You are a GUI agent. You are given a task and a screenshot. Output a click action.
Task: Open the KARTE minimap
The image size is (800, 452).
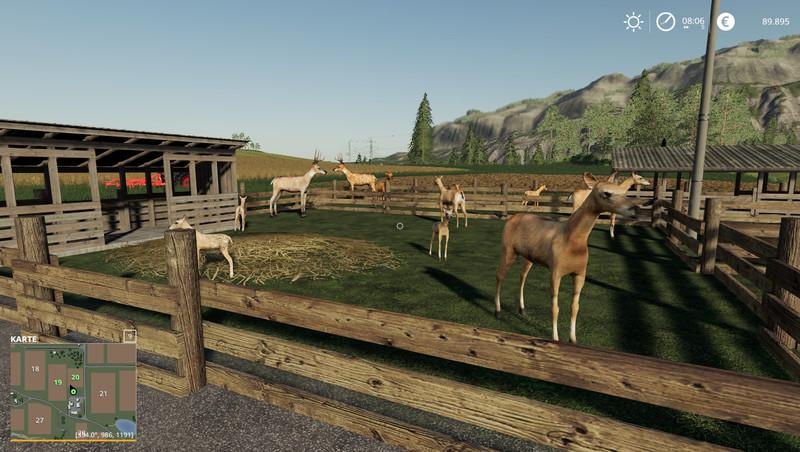(x=24, y=339)
